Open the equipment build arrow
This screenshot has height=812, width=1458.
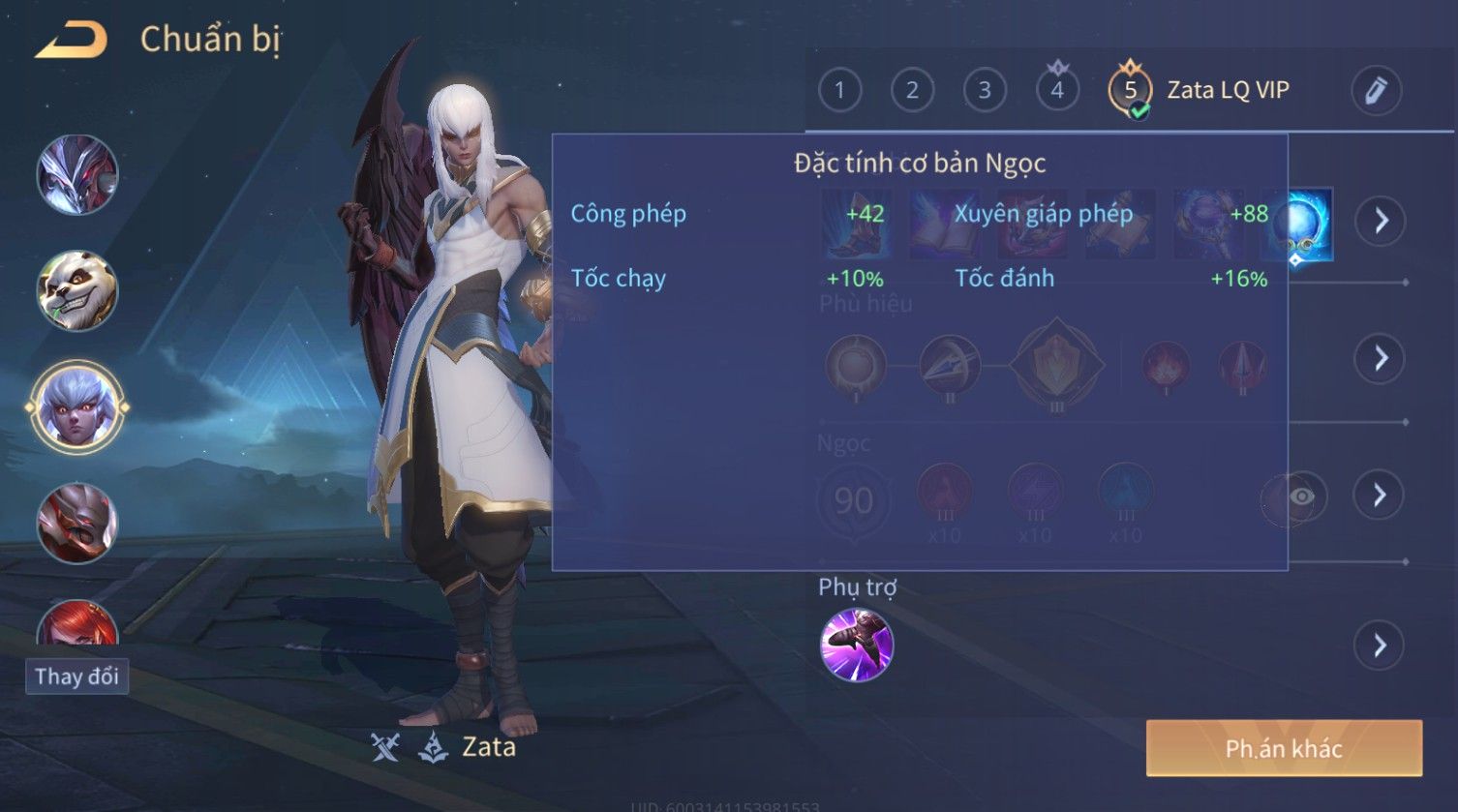pyautogui.click(x=1381, y=222)
